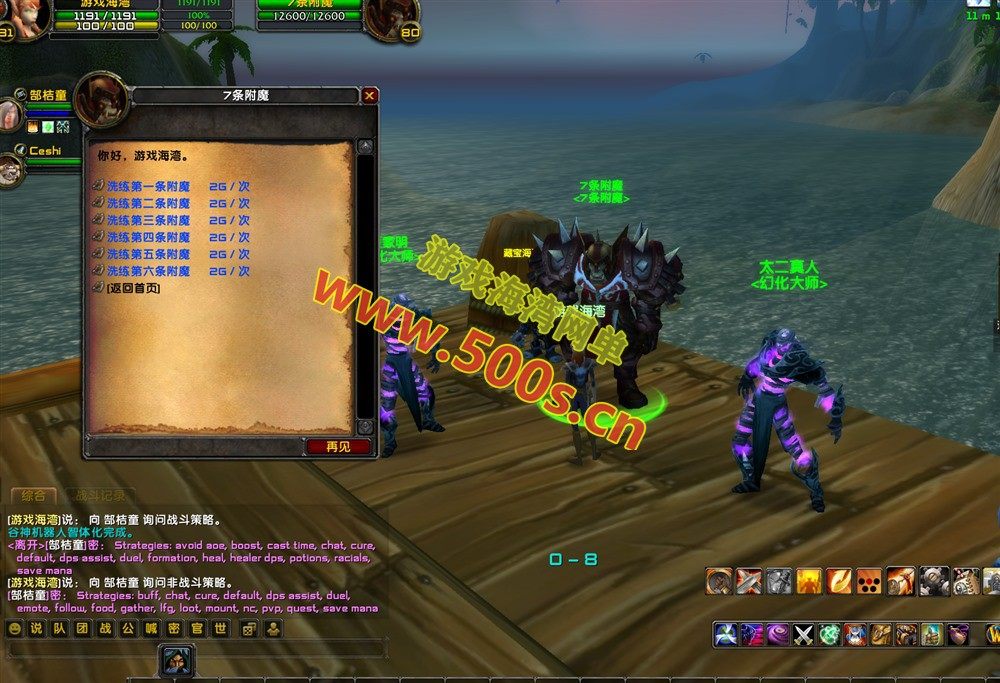Pick the 洗练第三条附魔 option
The width and height of the screenshot is (1000, 683).
[x=148, y=220]
